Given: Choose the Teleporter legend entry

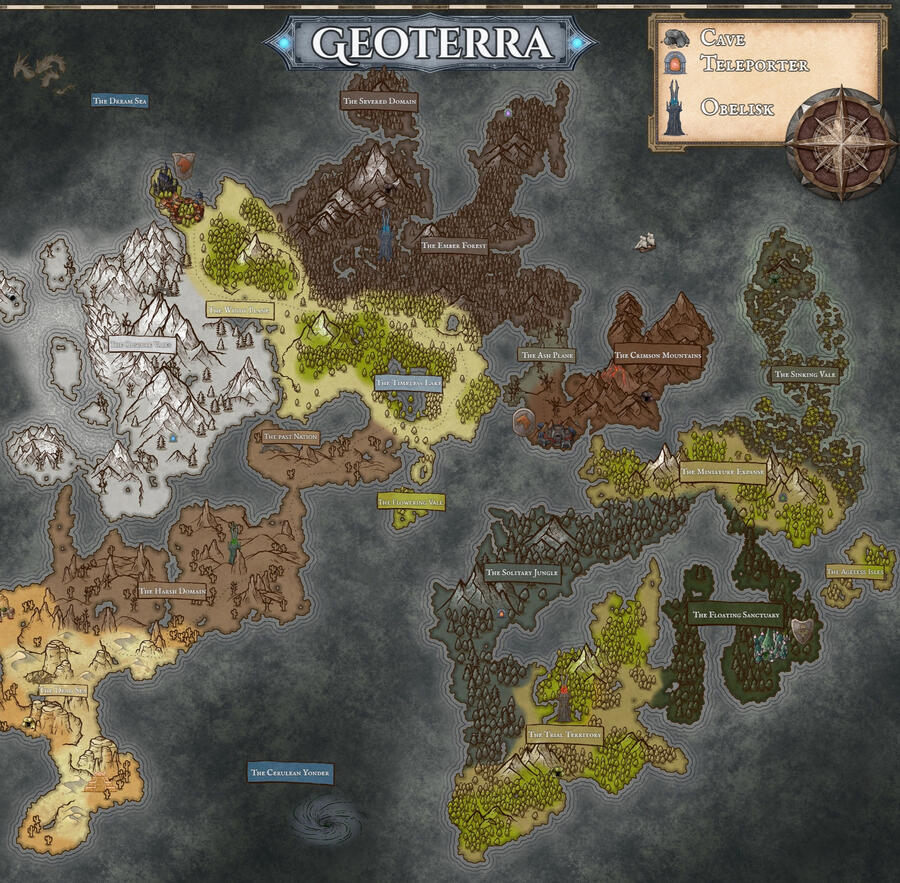Looking at the screenshot, I should [738, 64].
